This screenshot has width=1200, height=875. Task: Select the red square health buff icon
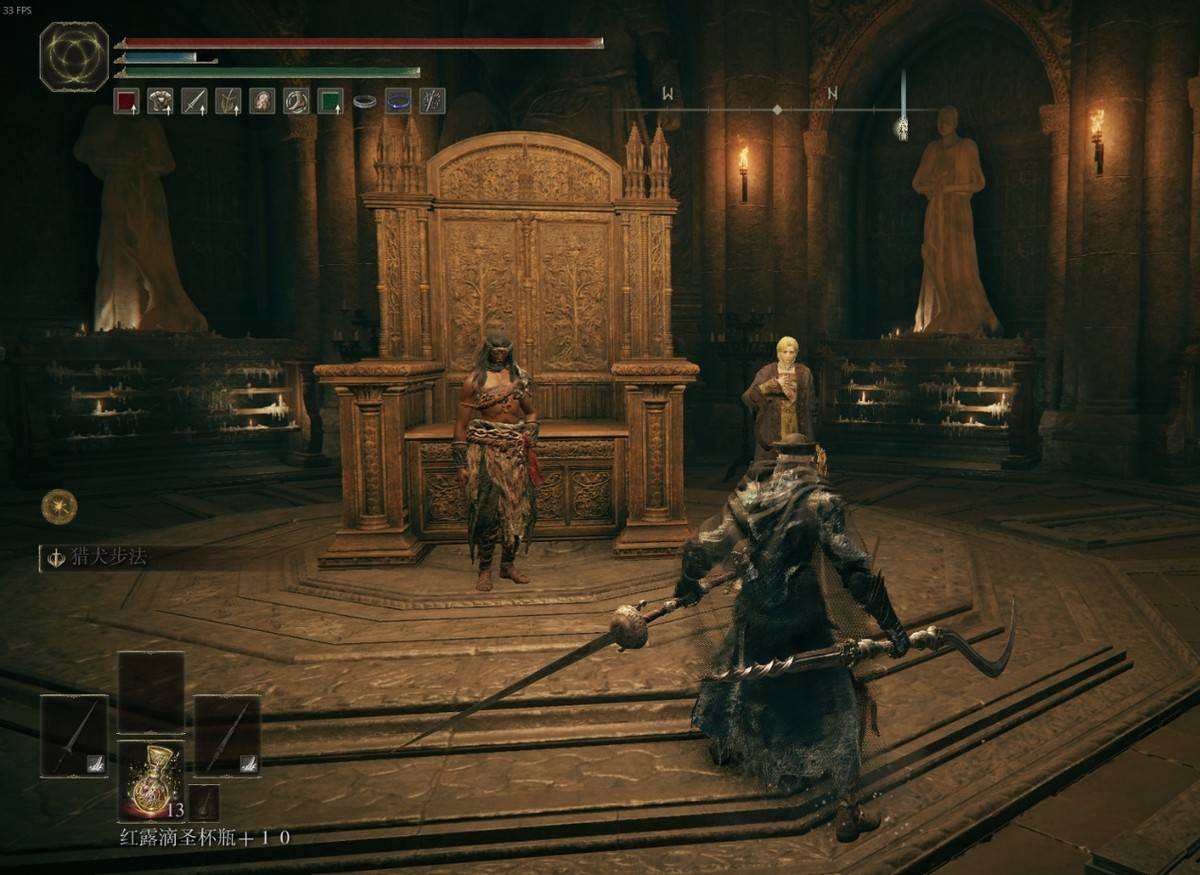(126, 101)
